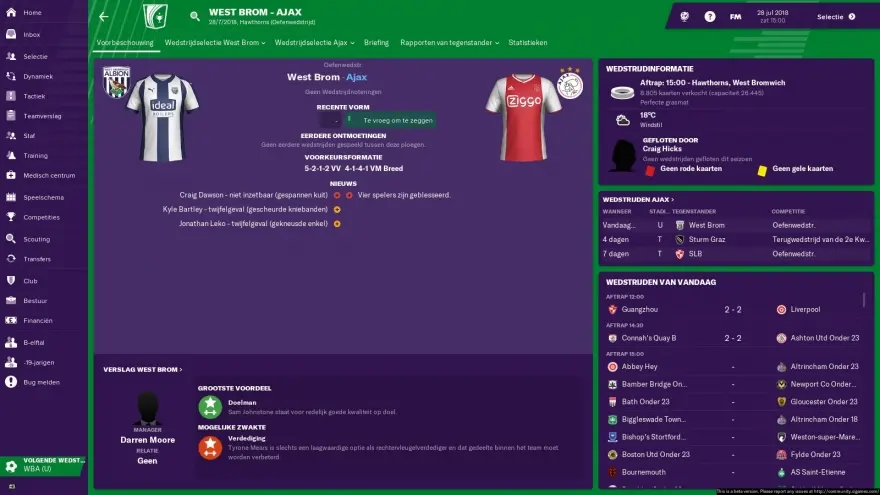This screenshot has height=495, width=880.
Task: Show the Financiën overview
Action: tap(38, 320)
